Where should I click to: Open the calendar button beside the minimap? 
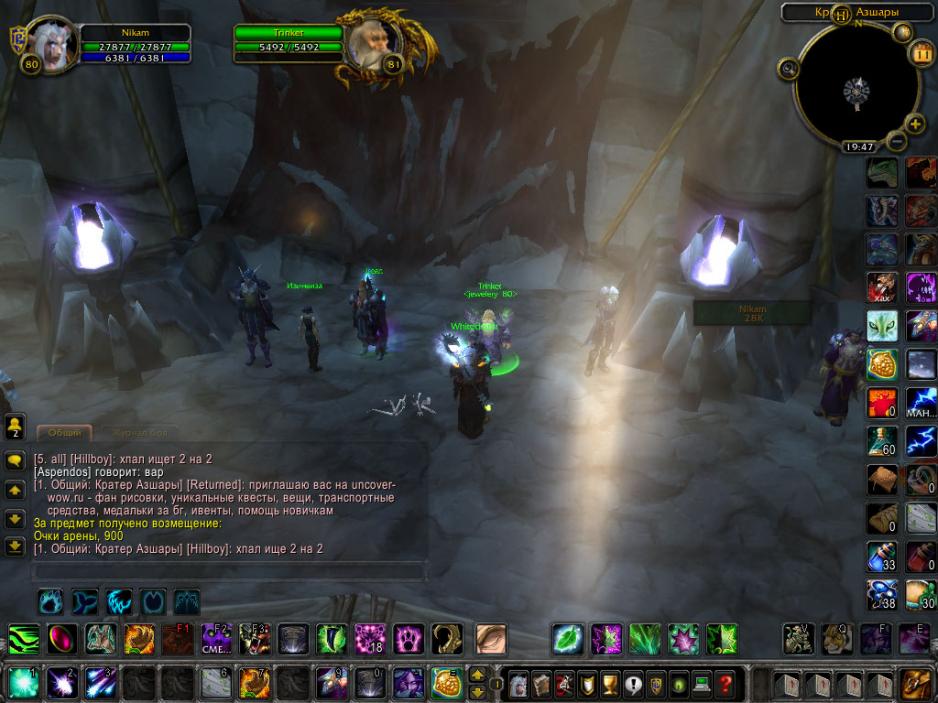921,55
